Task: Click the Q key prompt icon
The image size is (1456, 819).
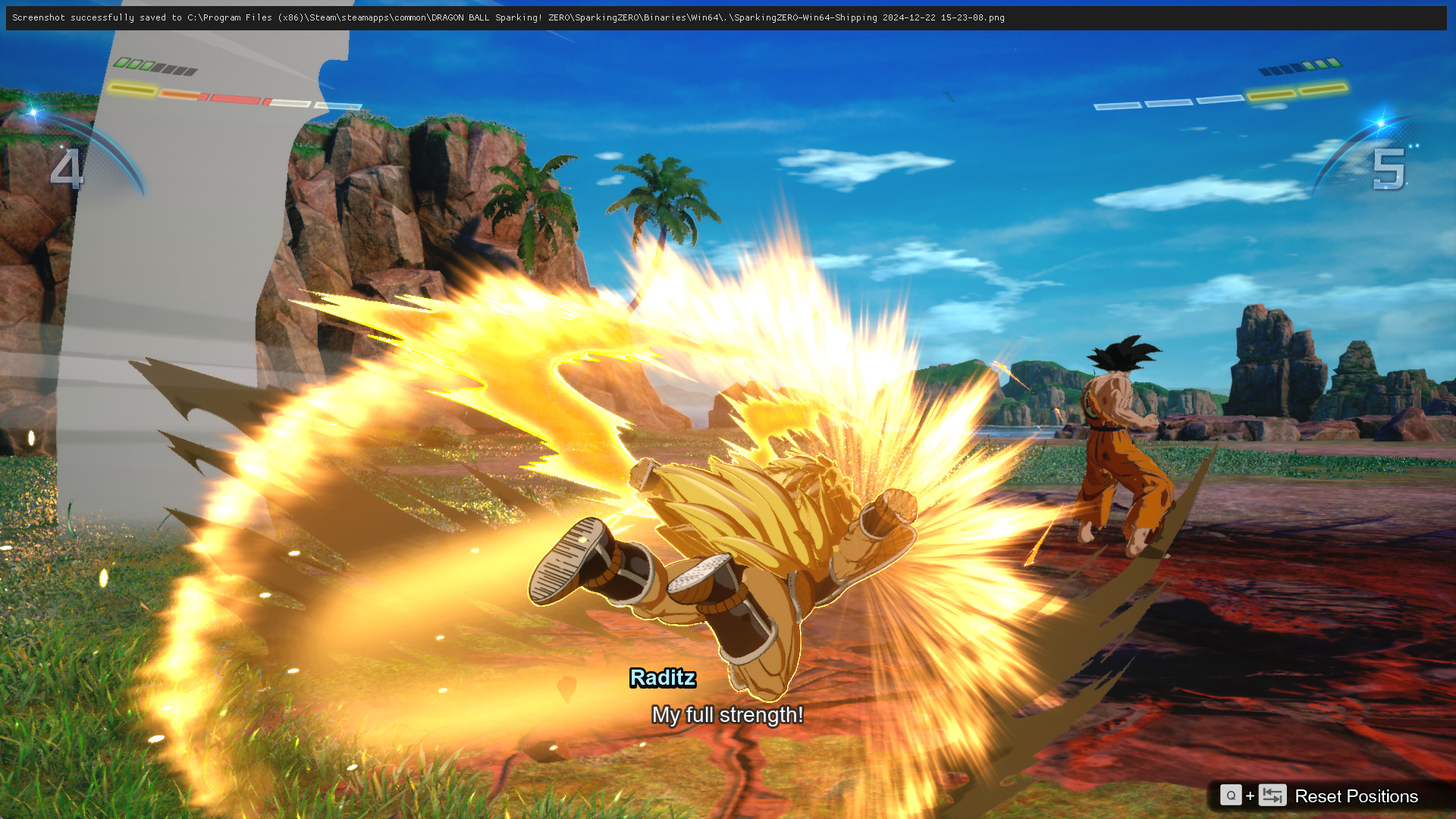Action: (x=1232, y=796)
